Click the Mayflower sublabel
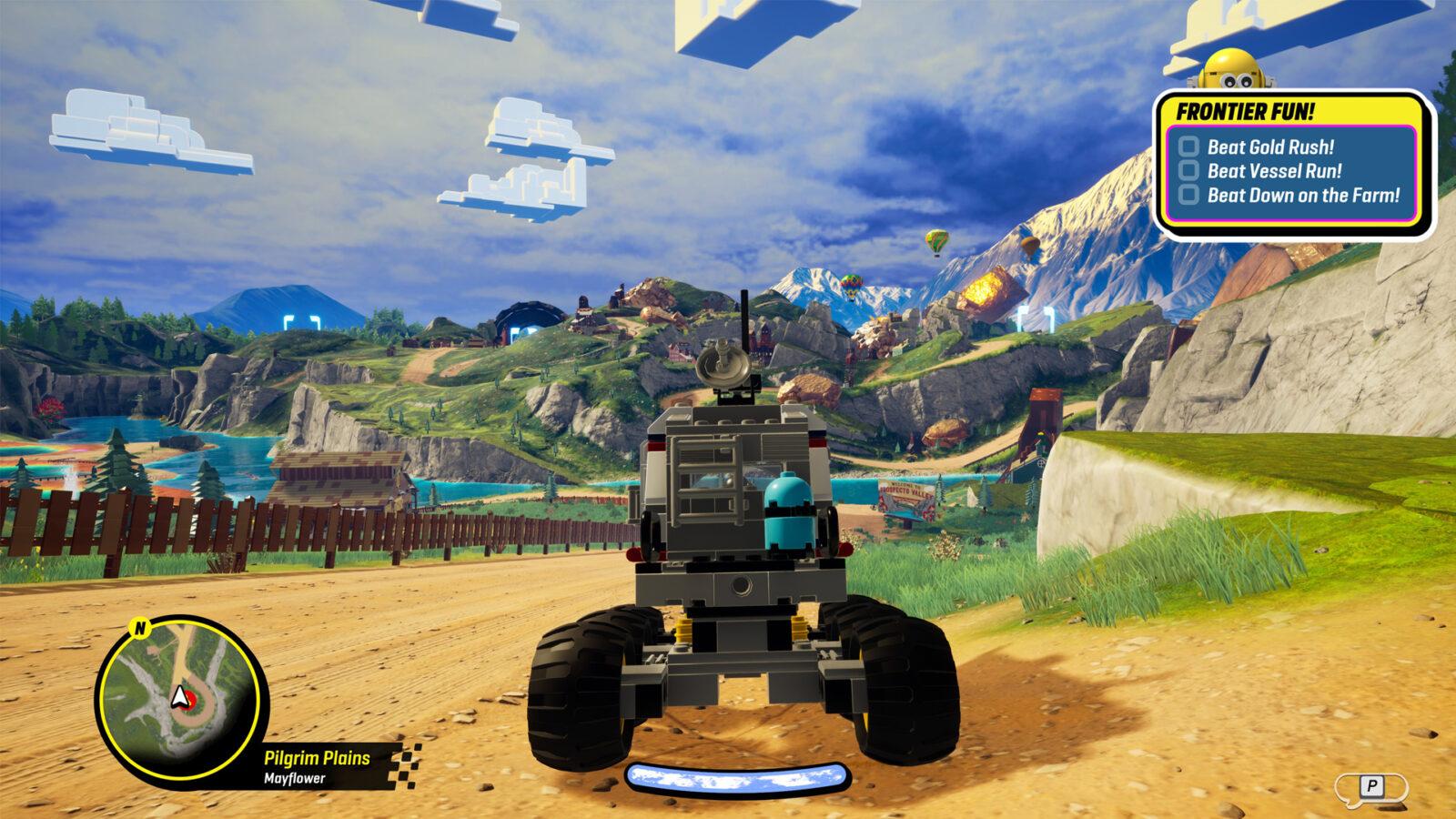 (x=293, y=779)
